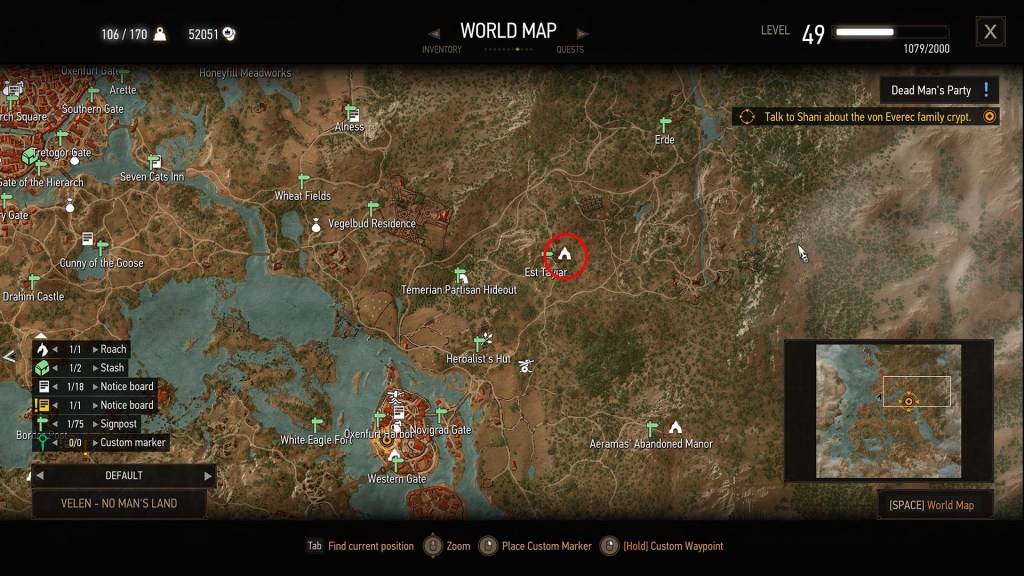This screenshot has width=1024, height=576.
Task: Click the Talk to Shani objective
Action: click(x=866, y=117)
